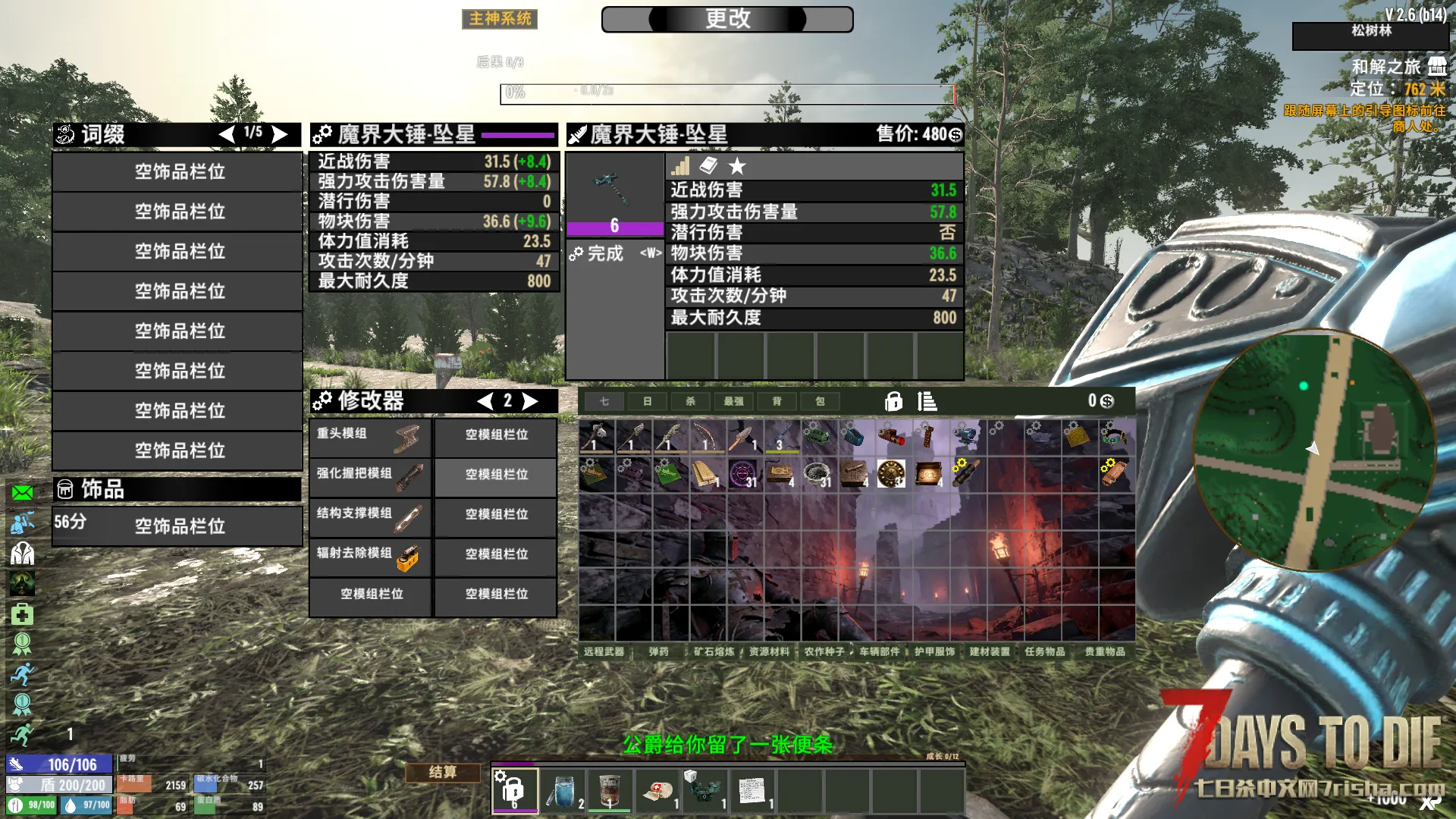
Task: Click the circular minimap
Action: coord(1313,450)
